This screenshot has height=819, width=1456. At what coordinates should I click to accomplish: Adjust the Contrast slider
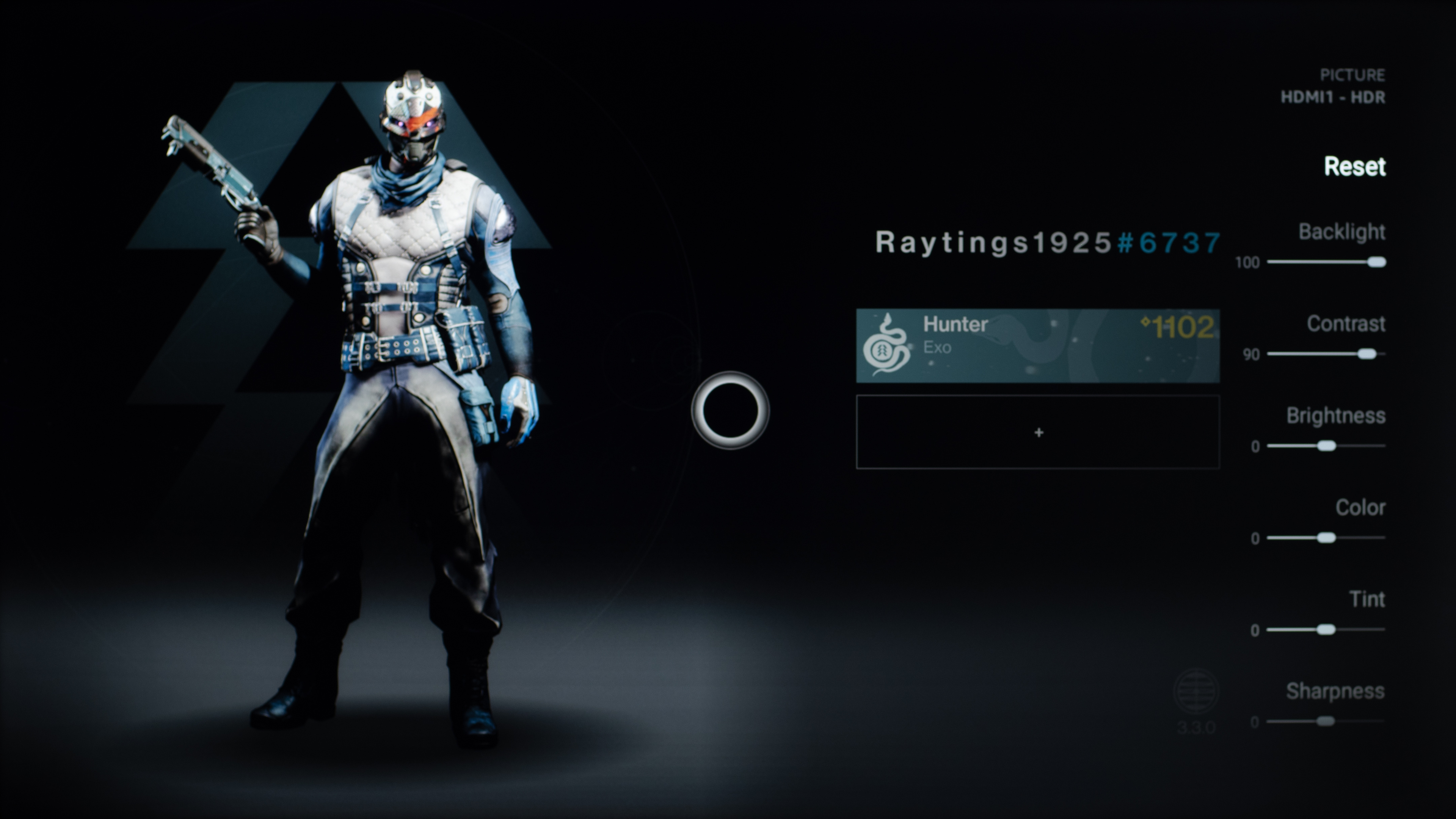pos(1367,355)
